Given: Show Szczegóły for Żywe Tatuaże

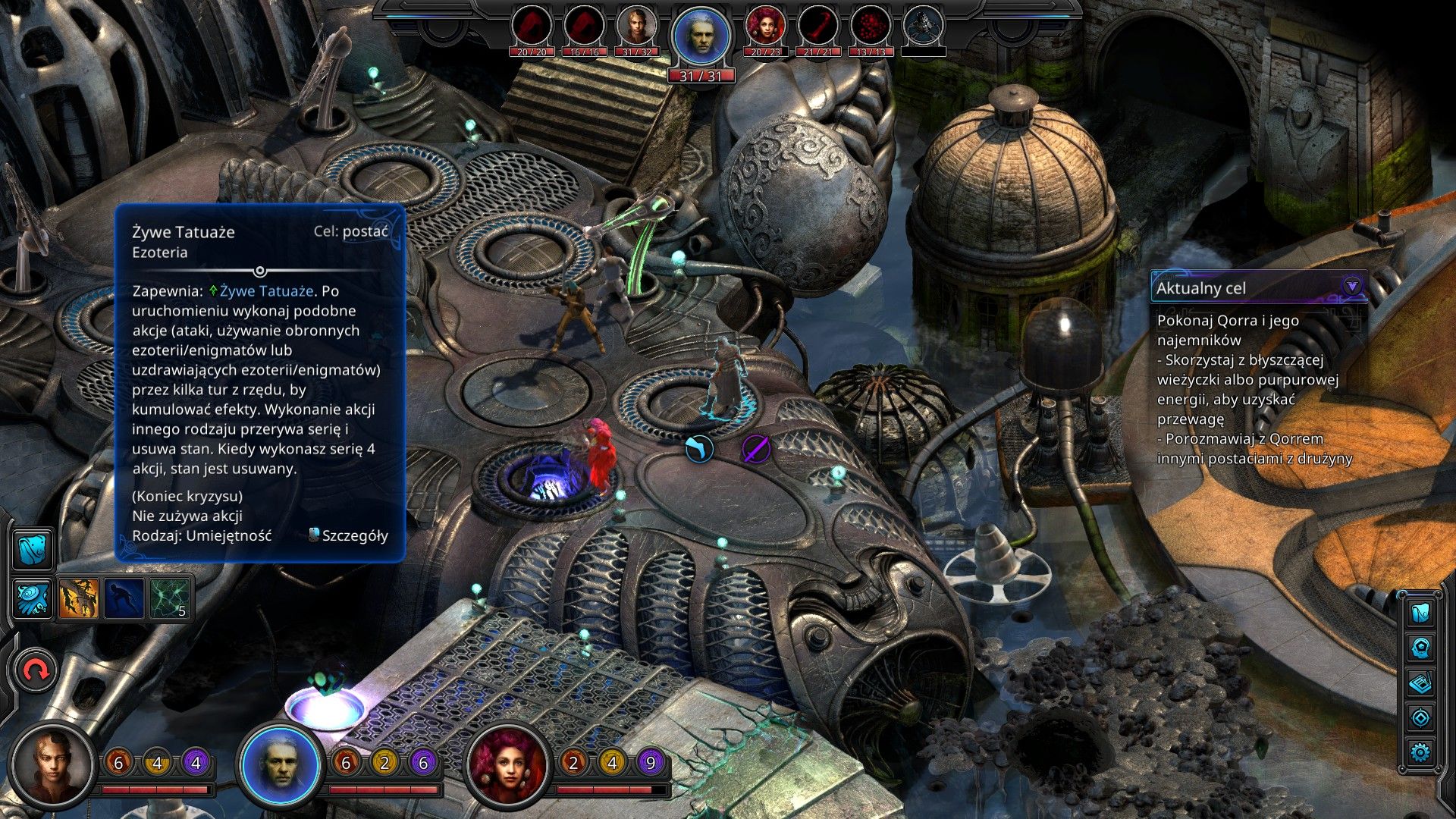Looking at the screenshot, I should (350, 535).
